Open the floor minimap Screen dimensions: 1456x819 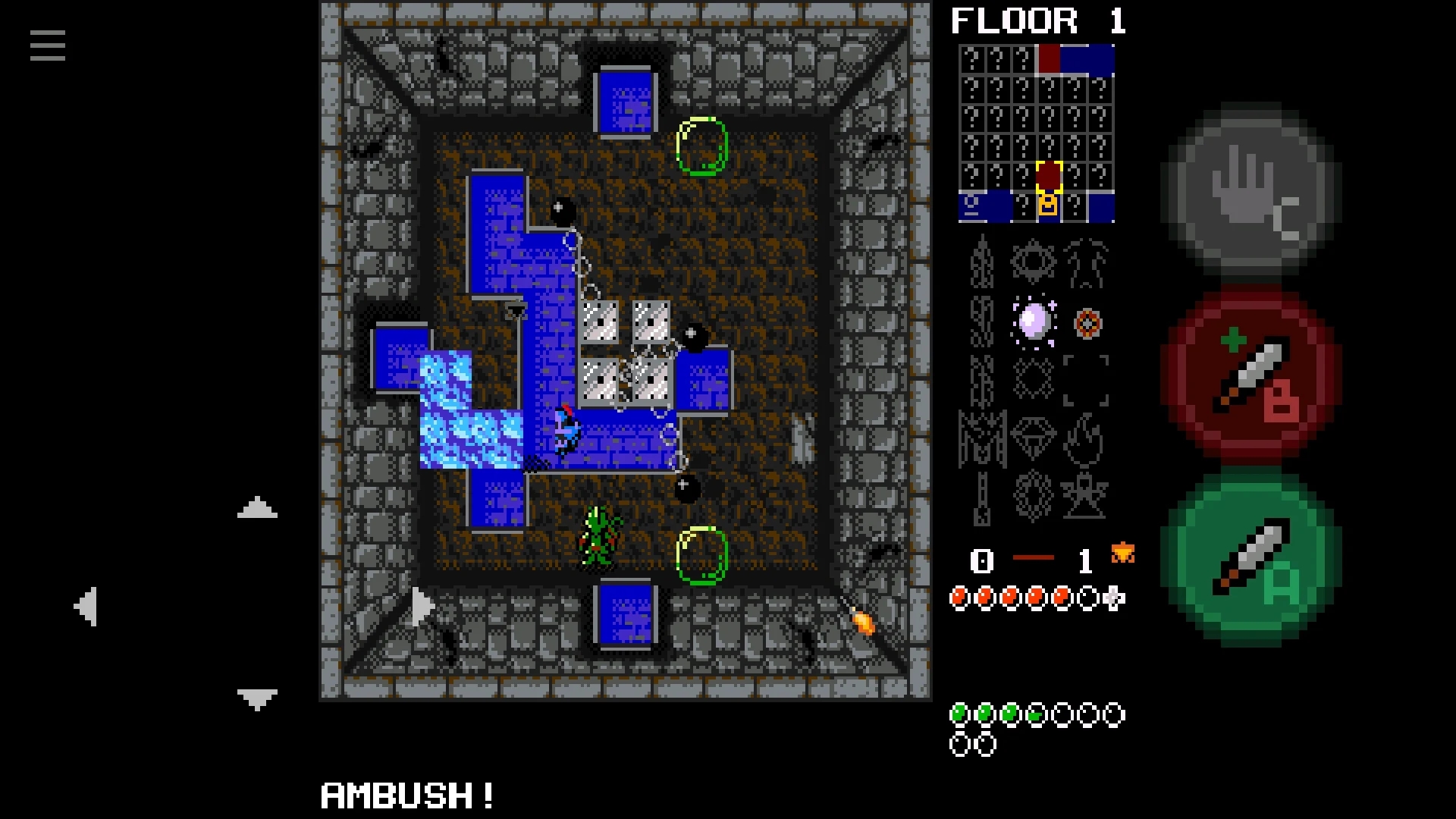click(x=1037, y=133)
